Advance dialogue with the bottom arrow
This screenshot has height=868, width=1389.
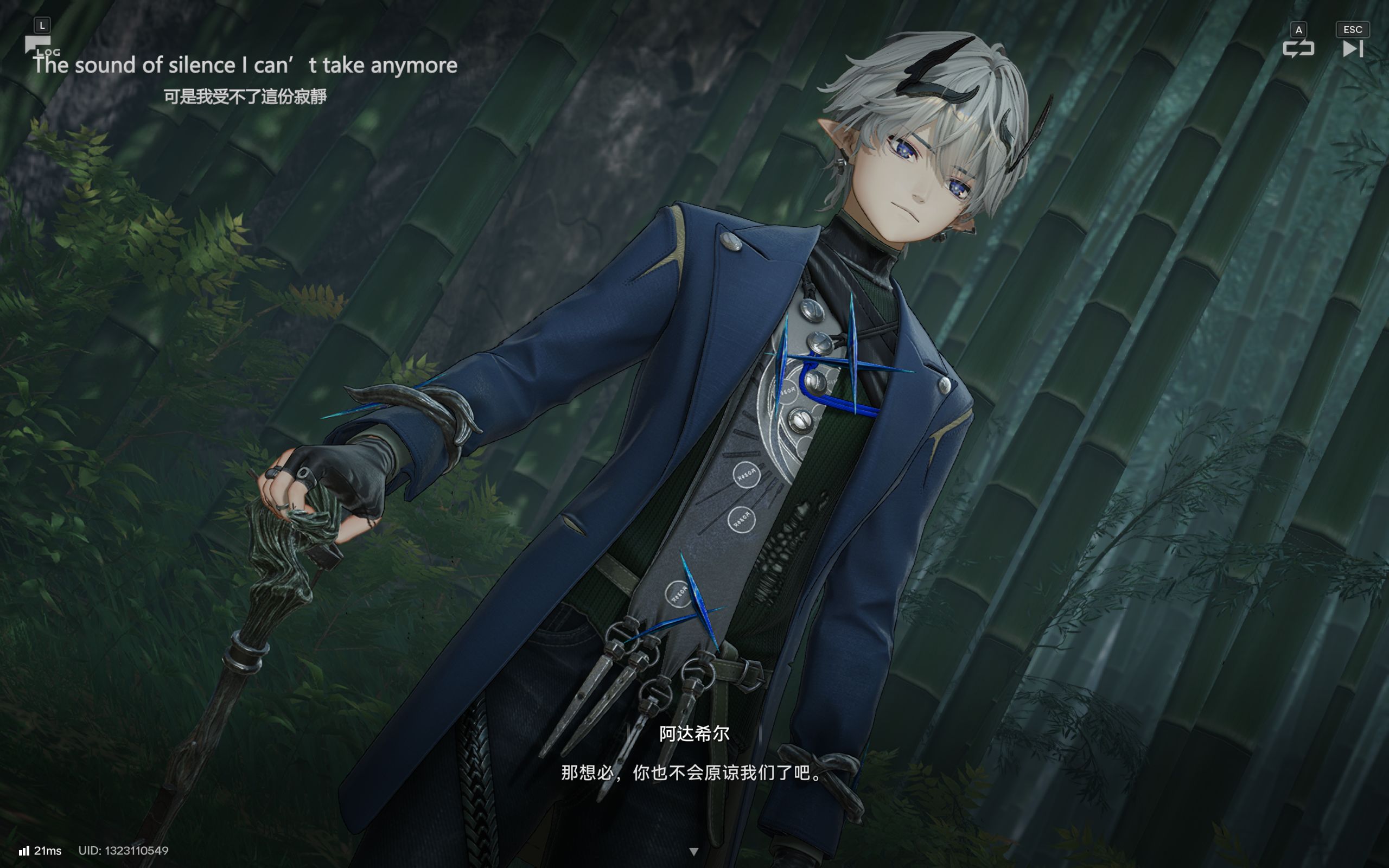(x=693, y=851)
